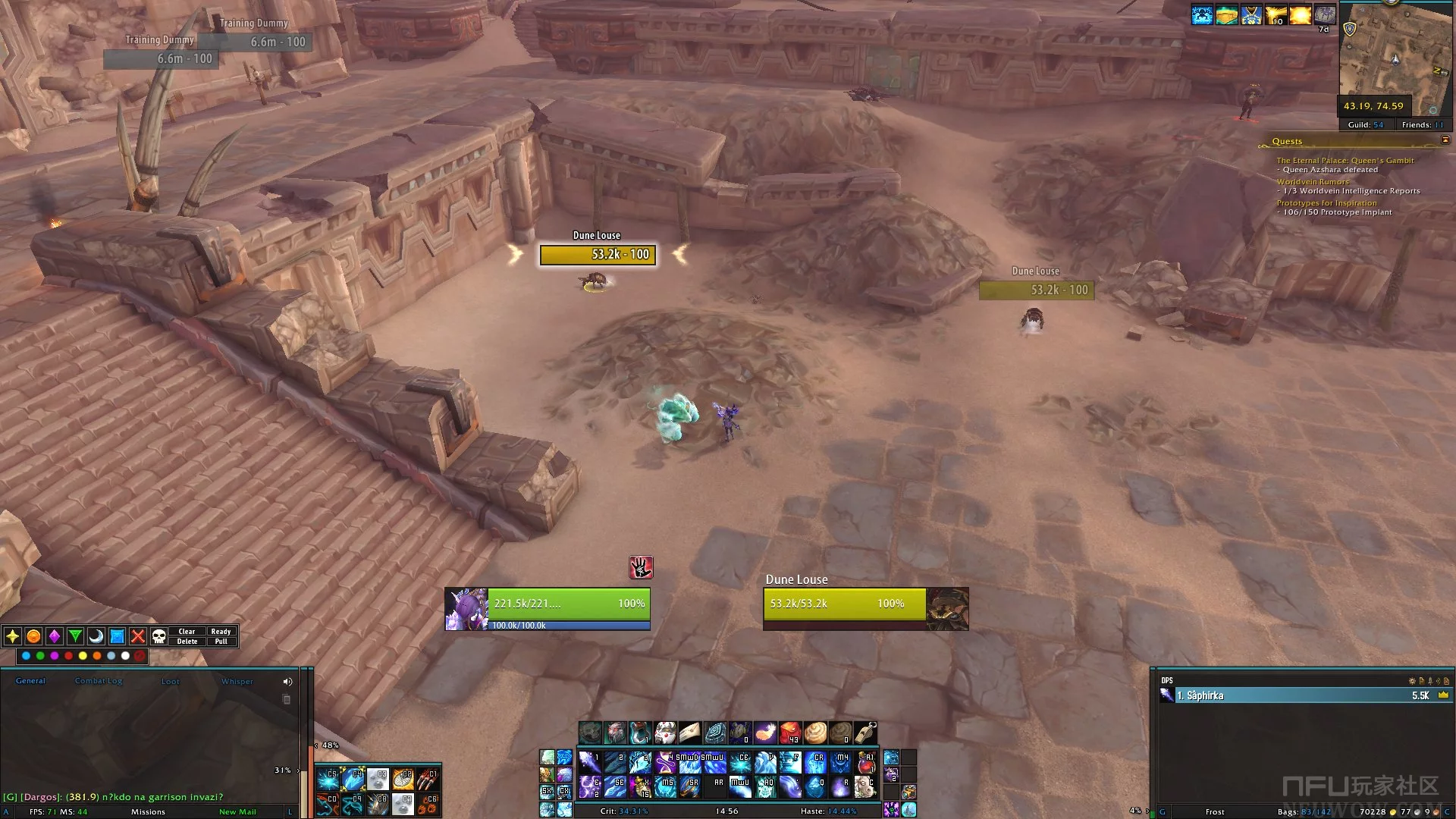Use the whistle item on the top bar
The height and width of the screenshot is (819, 1456).
pos(865,733)
